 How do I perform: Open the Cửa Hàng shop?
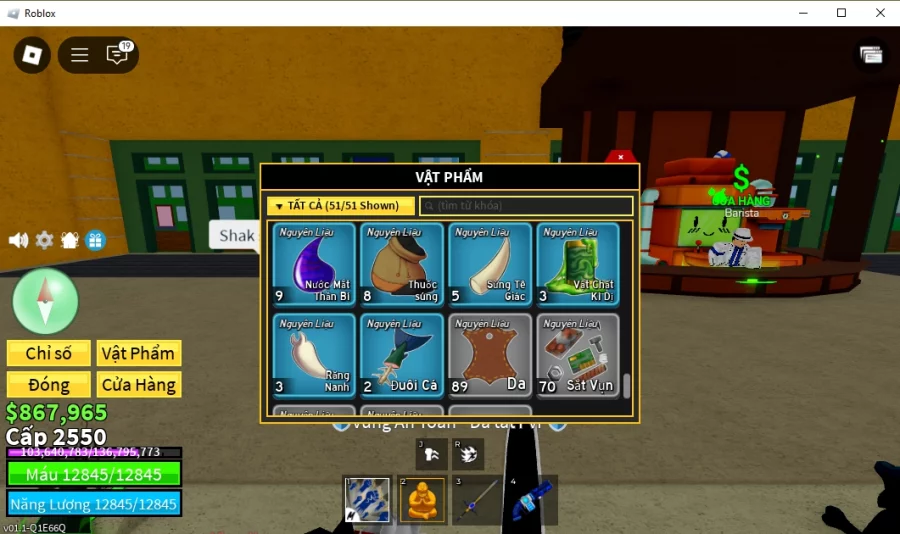click(138, 385)
